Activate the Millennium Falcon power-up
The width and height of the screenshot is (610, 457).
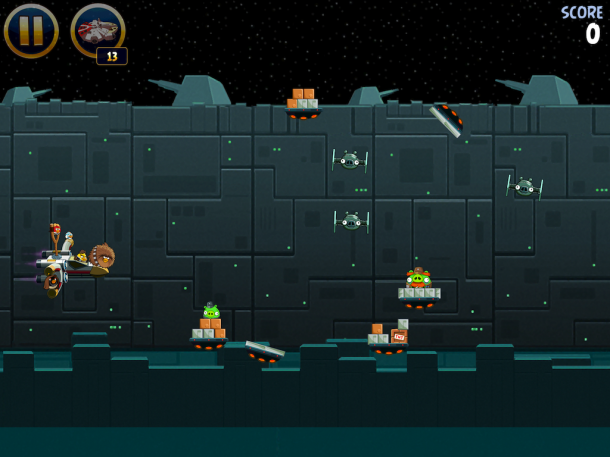tap(97, 30)
